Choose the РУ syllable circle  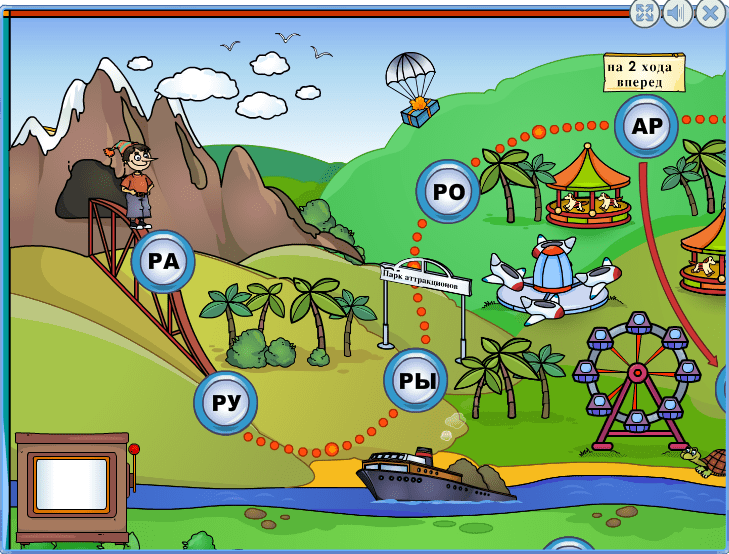coord(226,403)
